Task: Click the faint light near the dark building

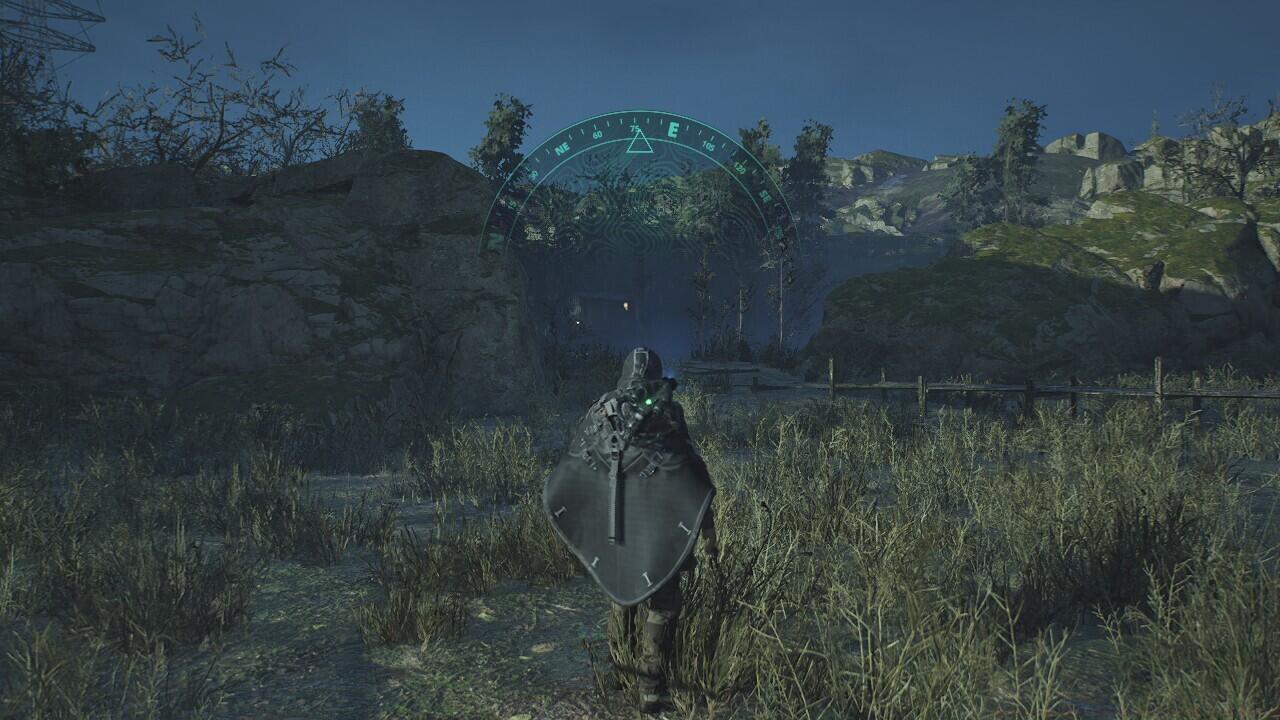Action: tap(578, 322)
